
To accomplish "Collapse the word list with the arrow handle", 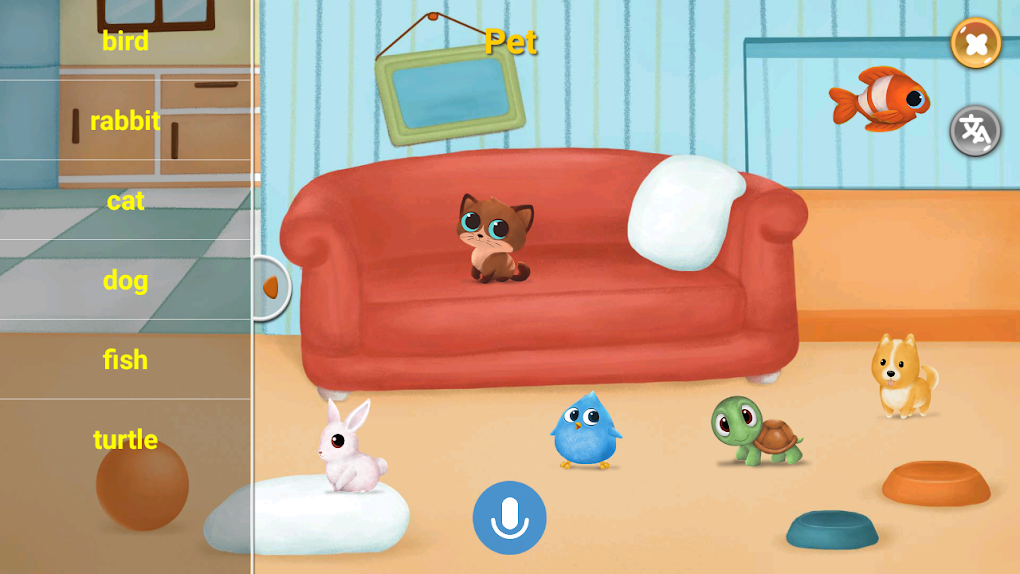I will [x=270, y=288].
